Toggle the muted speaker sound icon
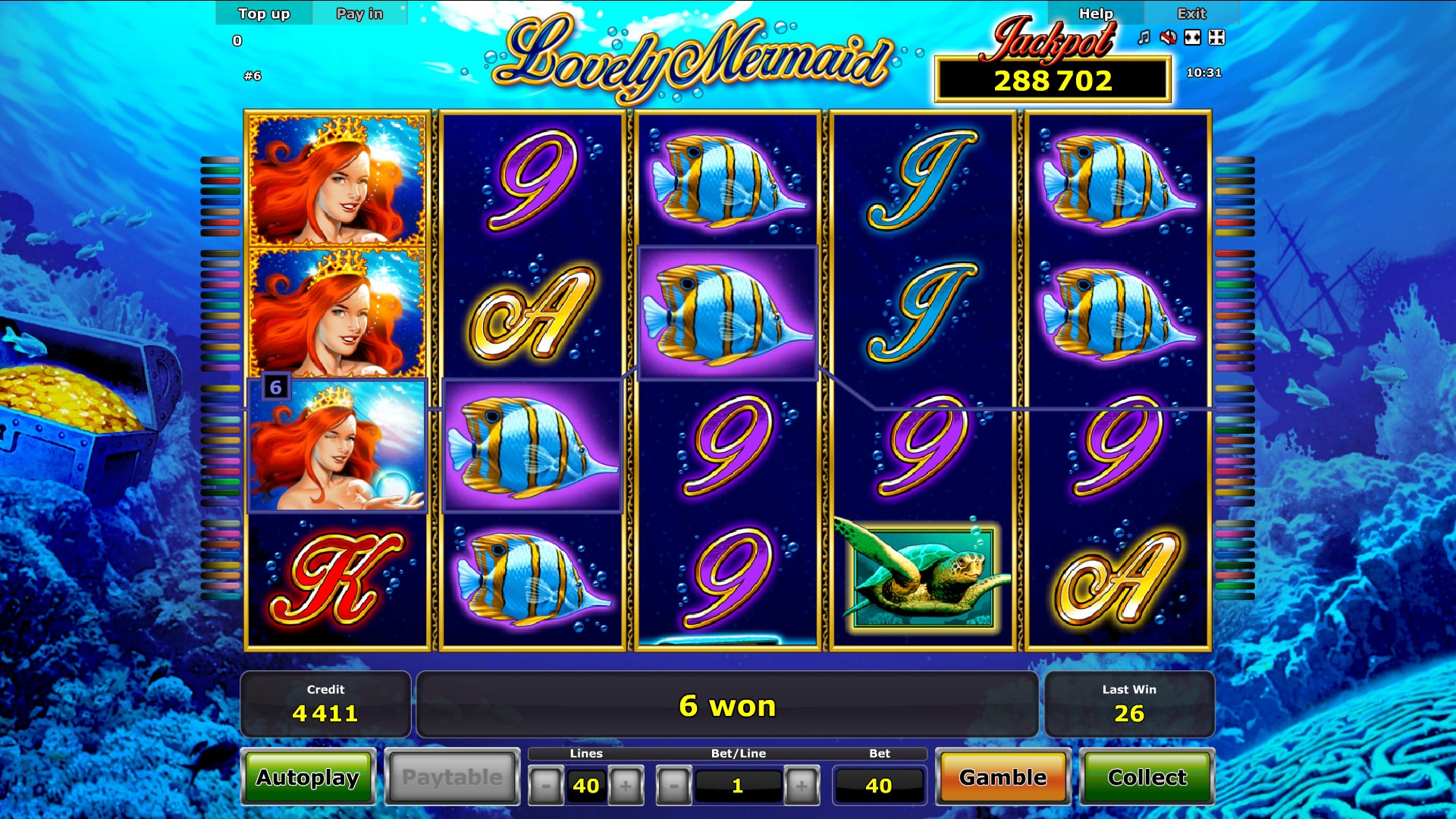The width and height of the screenshot is (1456, 819). pos(1169,37)
